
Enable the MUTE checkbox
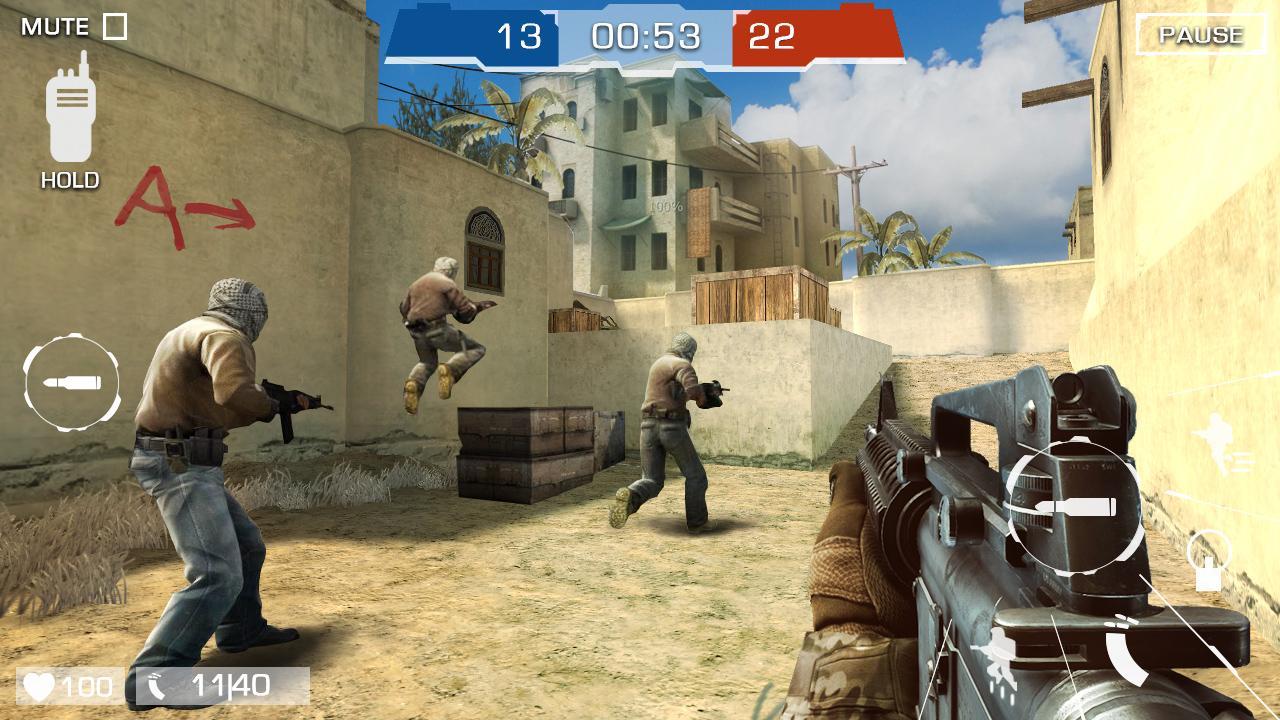click(x=113, y=25)
